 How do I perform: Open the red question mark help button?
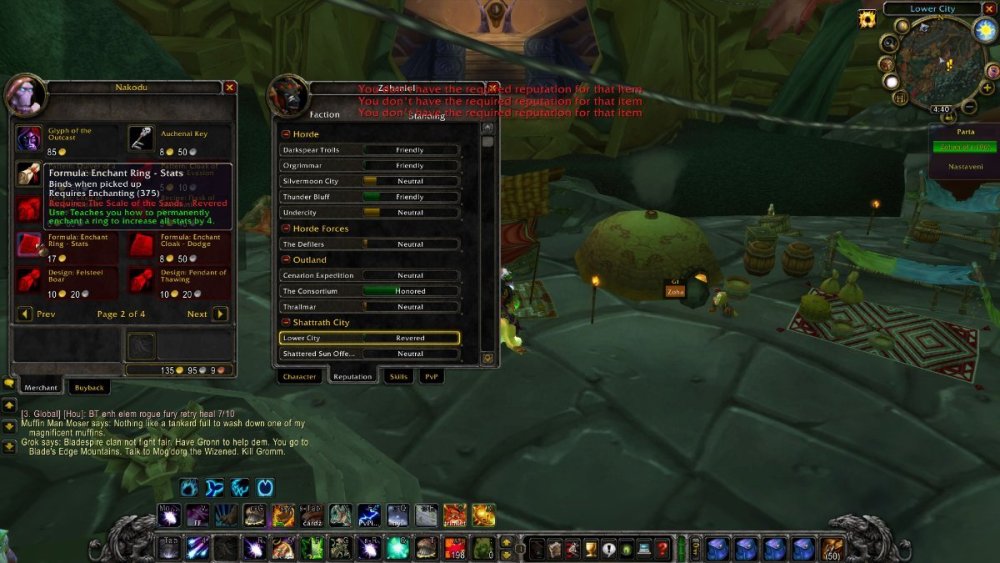(x=662, y=548)
